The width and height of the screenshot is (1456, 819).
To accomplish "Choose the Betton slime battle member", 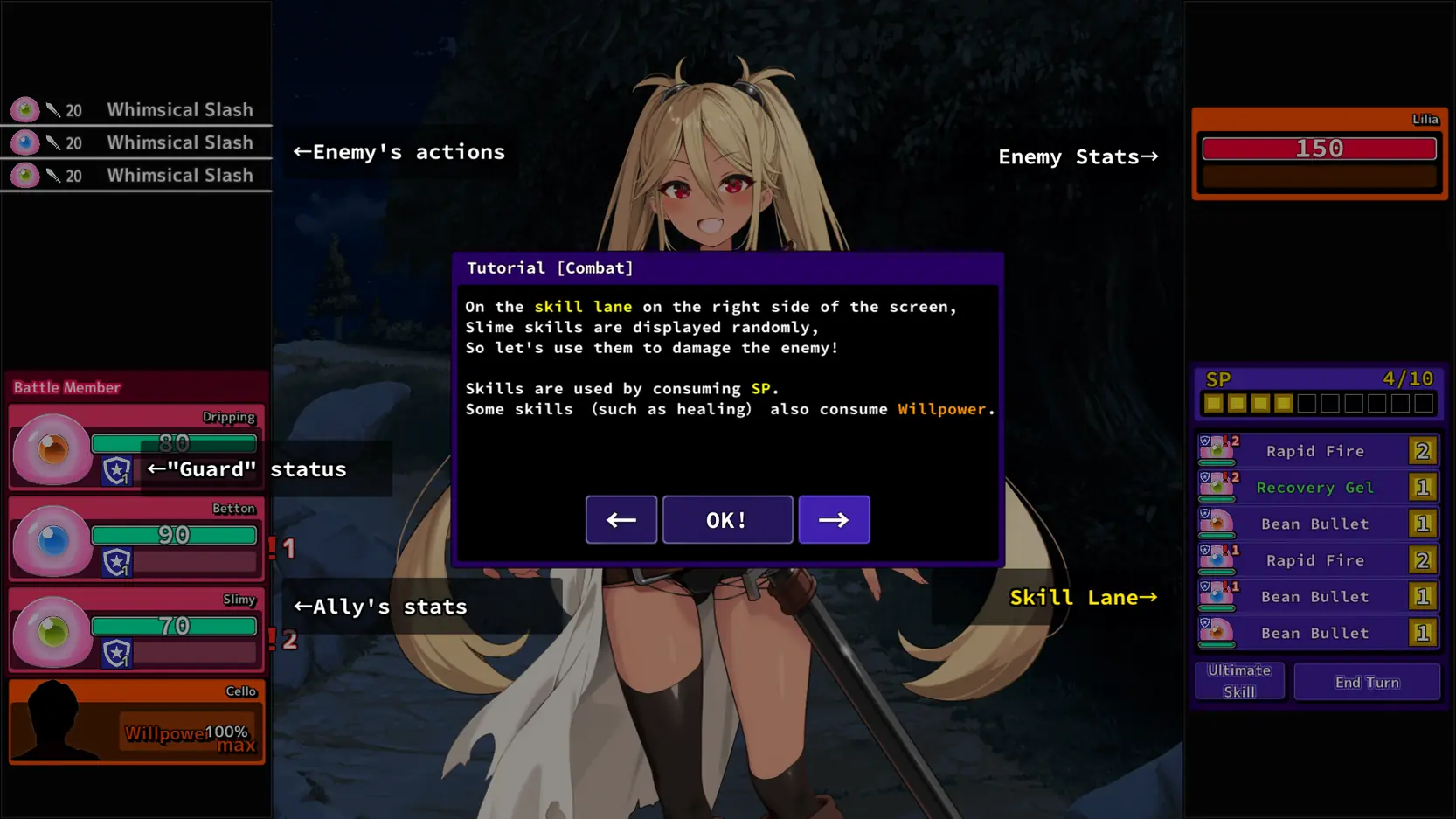I will click(136, 539).
